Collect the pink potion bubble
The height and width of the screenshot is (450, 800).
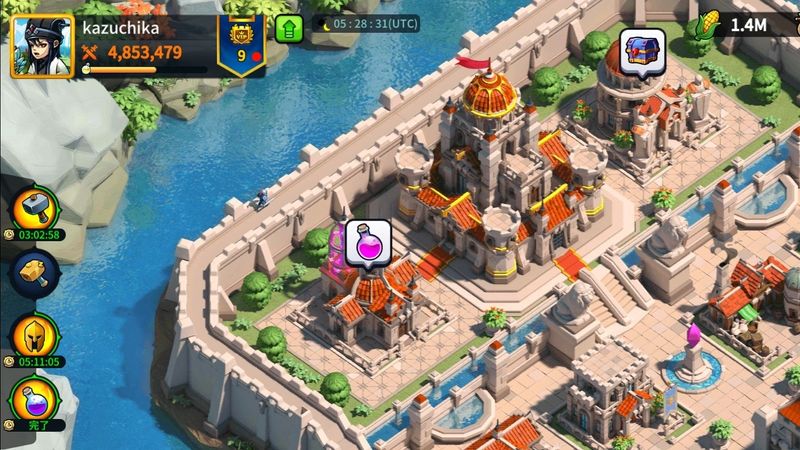click(x=366, y=243)
